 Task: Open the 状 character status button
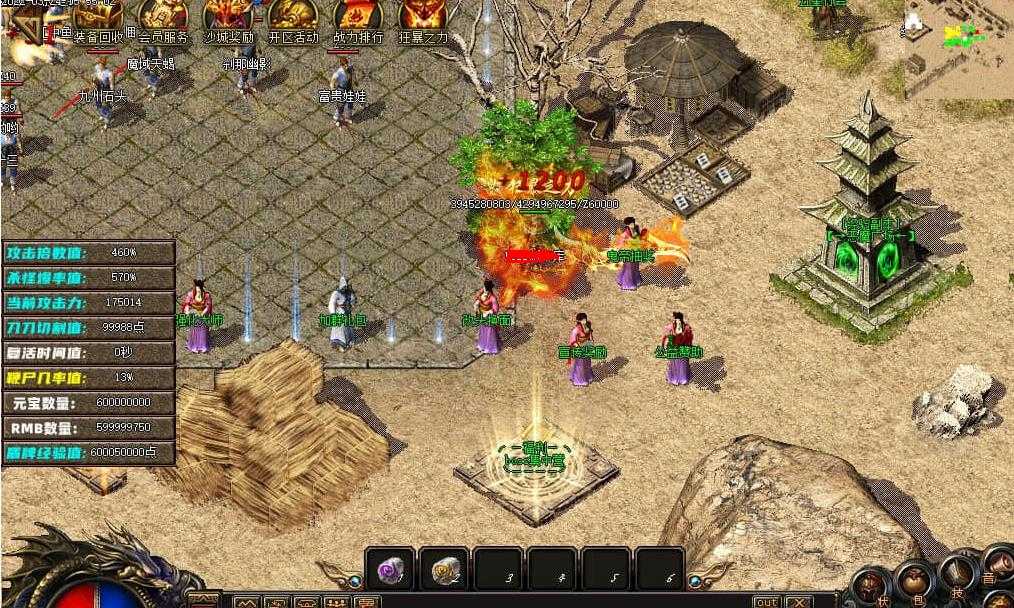(873, 587)
